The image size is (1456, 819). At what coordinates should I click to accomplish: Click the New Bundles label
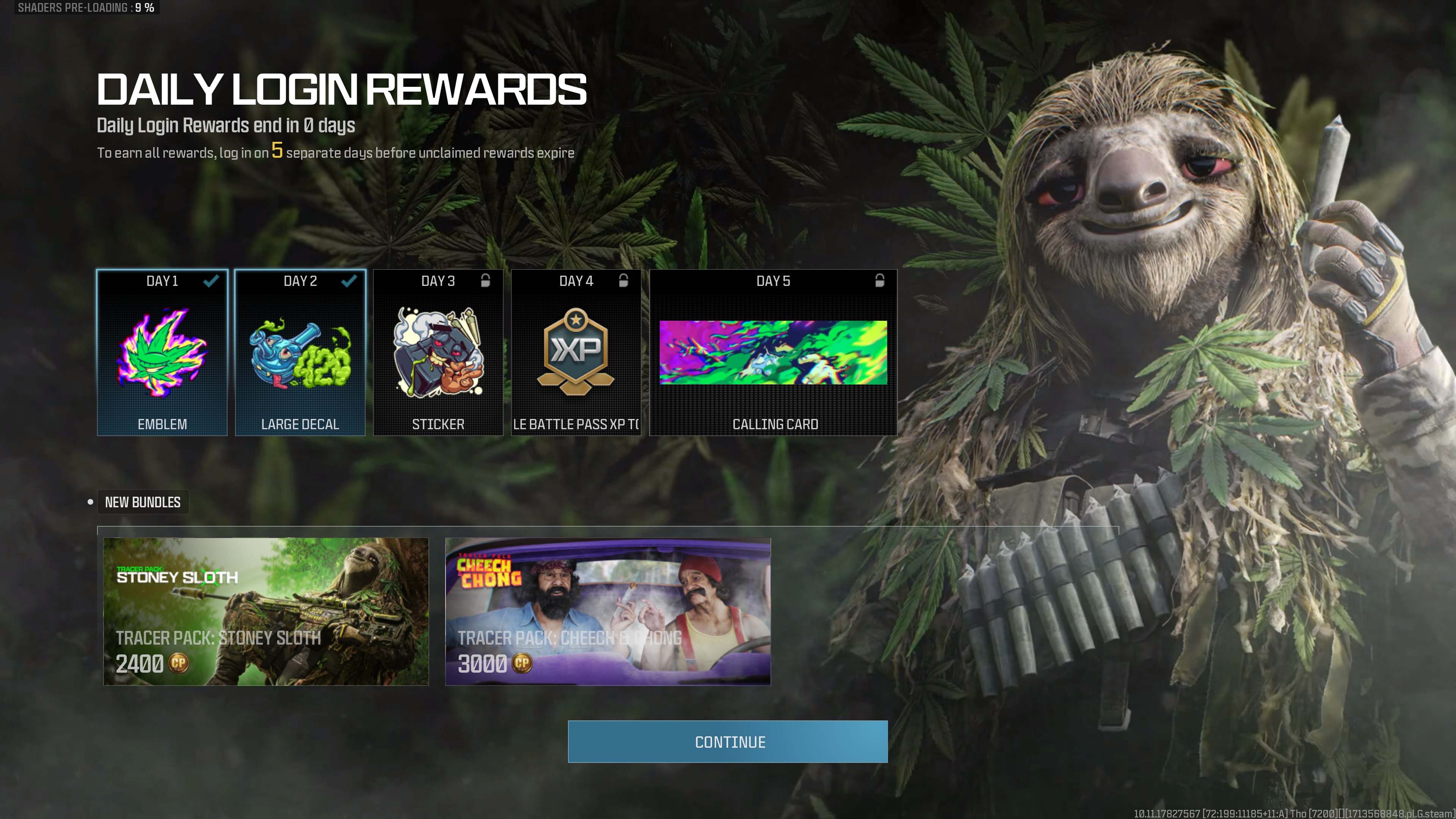(x=143, y=502)
